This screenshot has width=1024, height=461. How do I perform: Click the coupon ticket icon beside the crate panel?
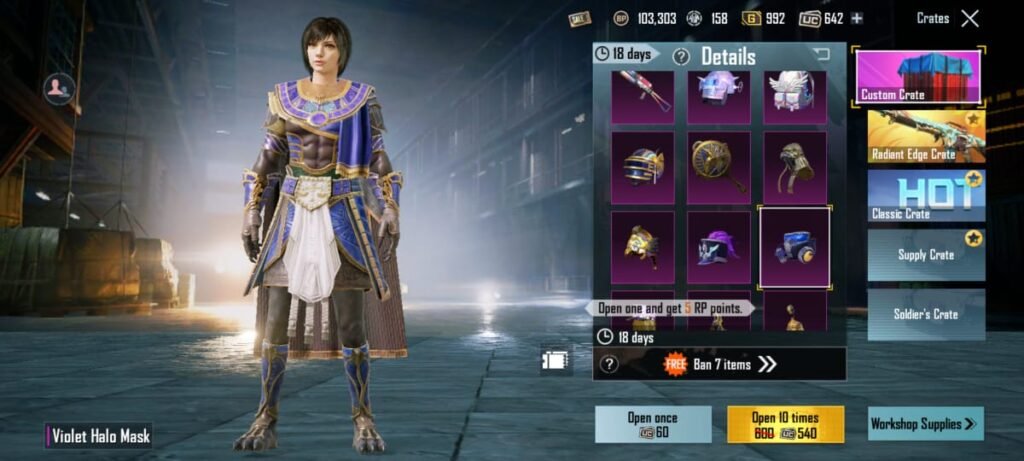click(555, 359)
